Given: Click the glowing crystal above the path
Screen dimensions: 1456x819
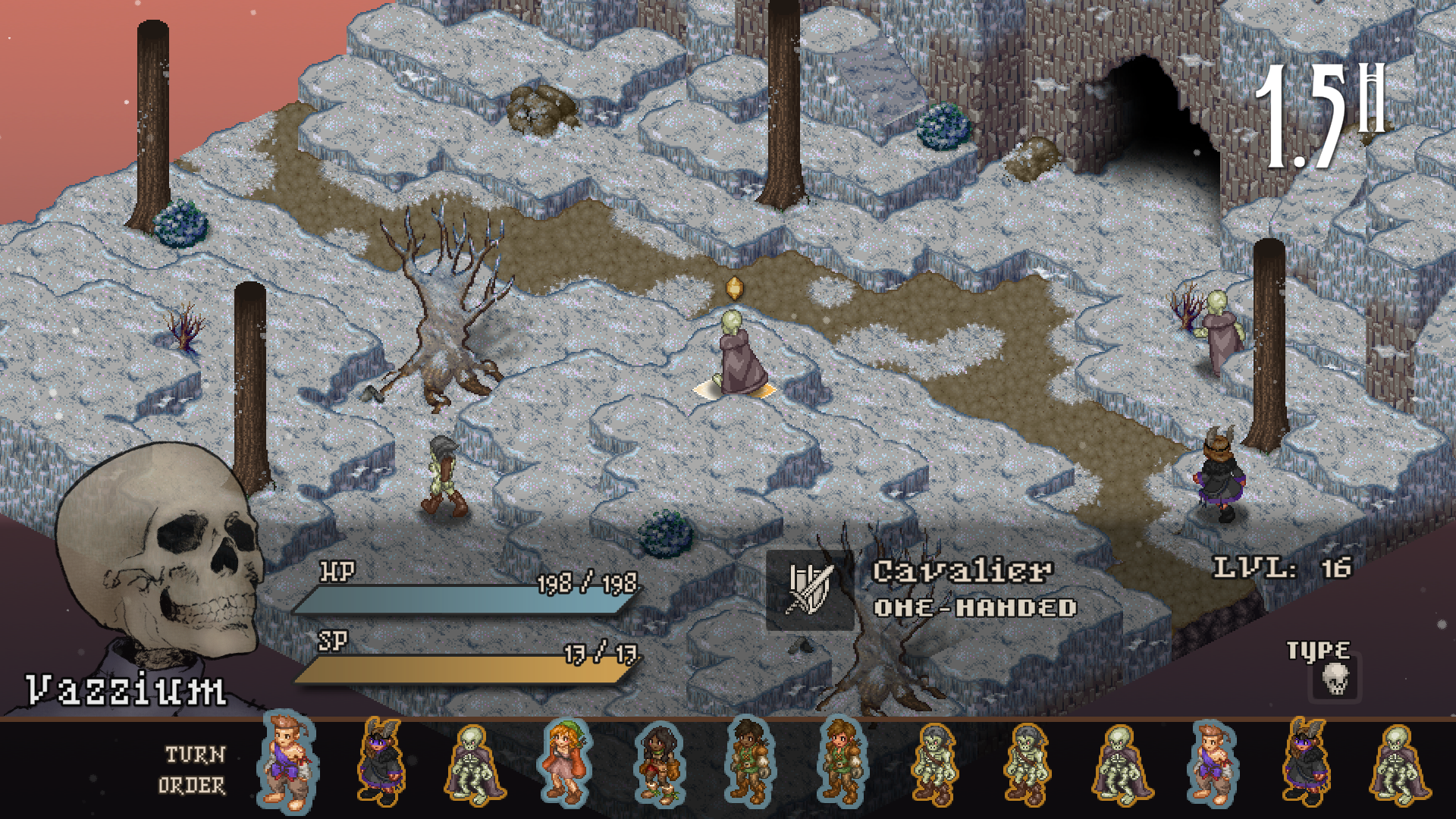Looking at the screenshot, I should click(x=735, y=288).
